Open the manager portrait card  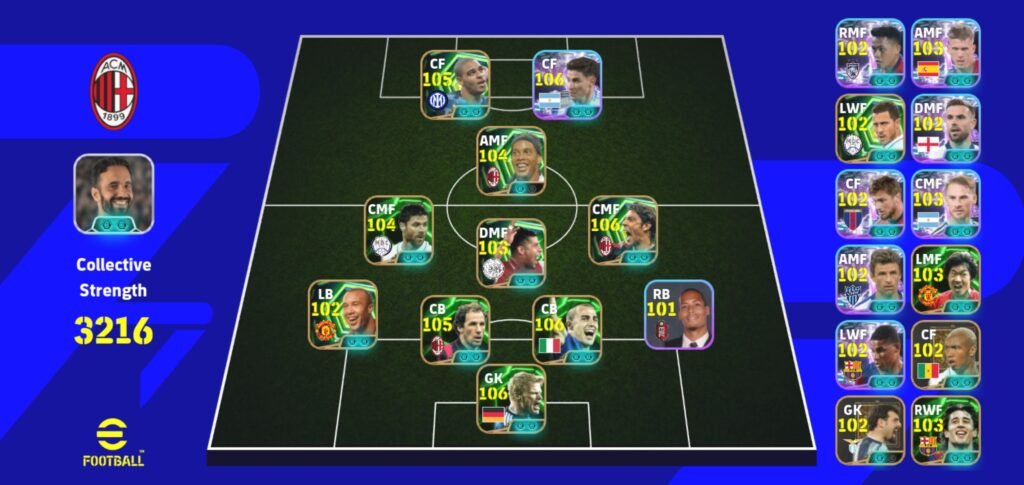pos(113,194)
